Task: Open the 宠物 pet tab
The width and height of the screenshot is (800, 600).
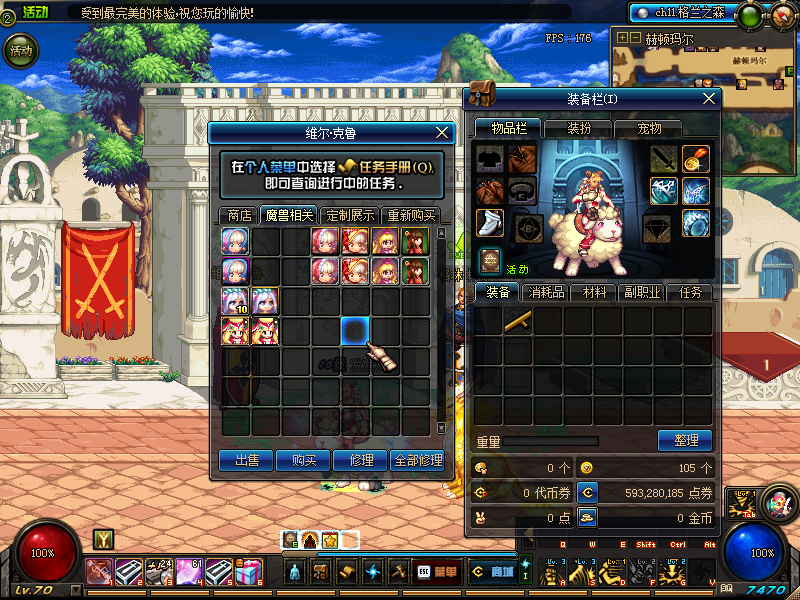Action: point(650,128)
